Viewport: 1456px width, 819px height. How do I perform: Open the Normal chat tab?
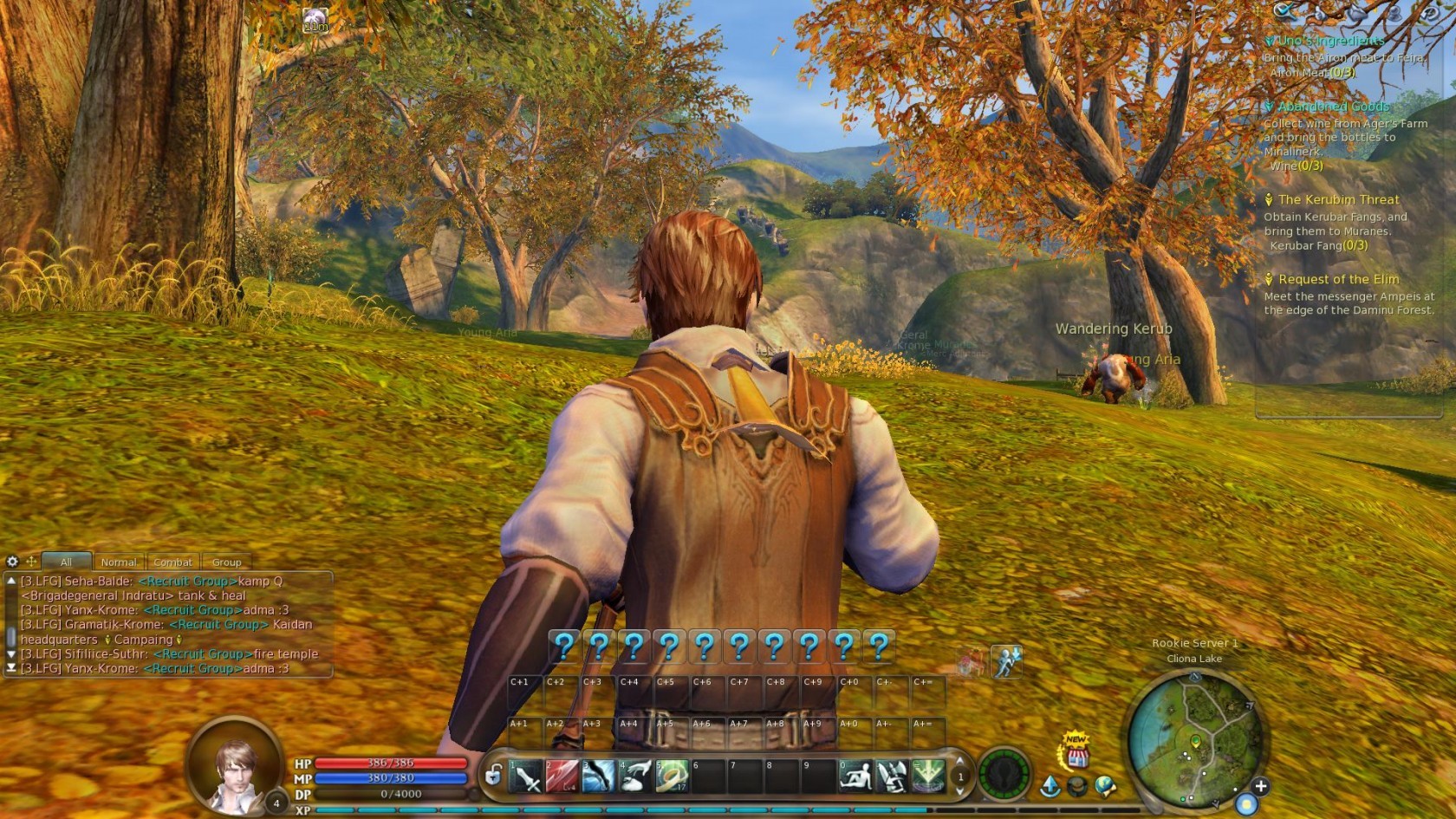coord(119,562)
